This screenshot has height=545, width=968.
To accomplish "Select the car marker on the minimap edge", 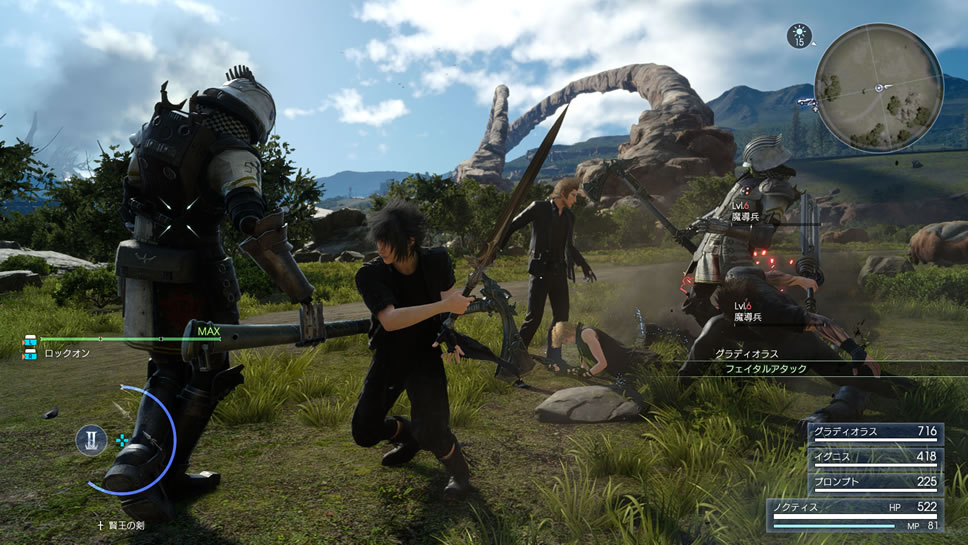I will (x=807, y=102).
